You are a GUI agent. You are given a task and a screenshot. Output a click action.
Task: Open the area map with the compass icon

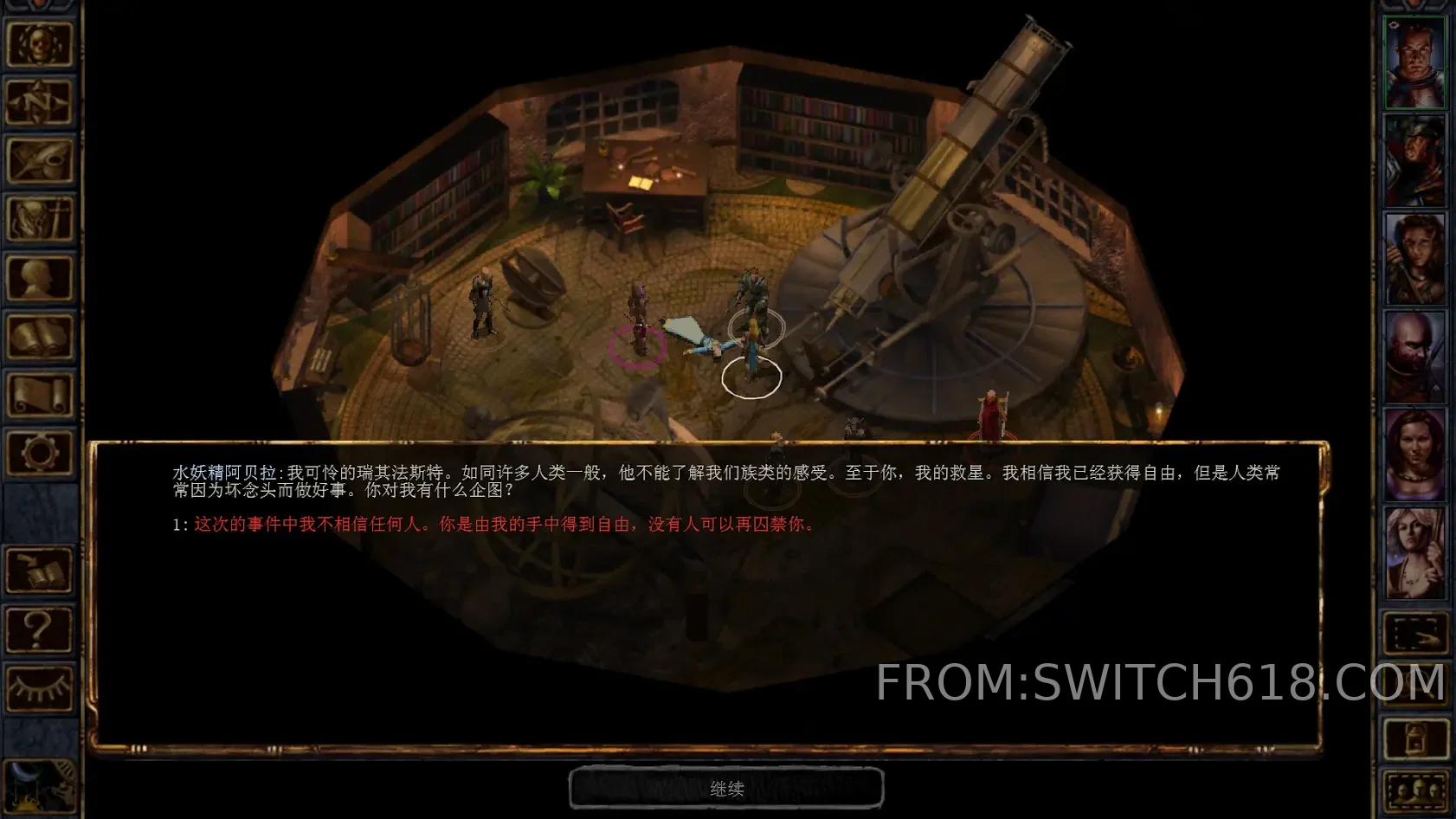pos(39,100)
